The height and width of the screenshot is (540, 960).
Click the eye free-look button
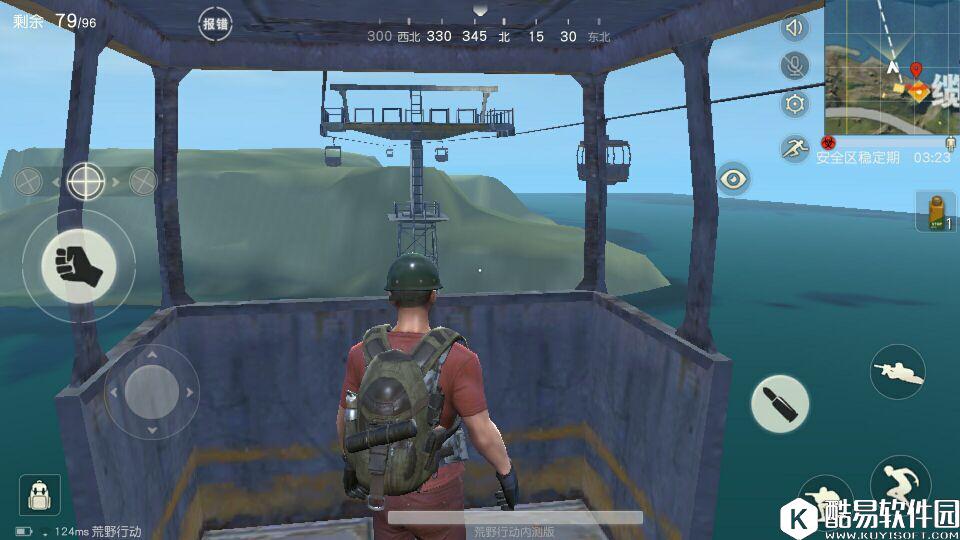(x=734, y=180)
